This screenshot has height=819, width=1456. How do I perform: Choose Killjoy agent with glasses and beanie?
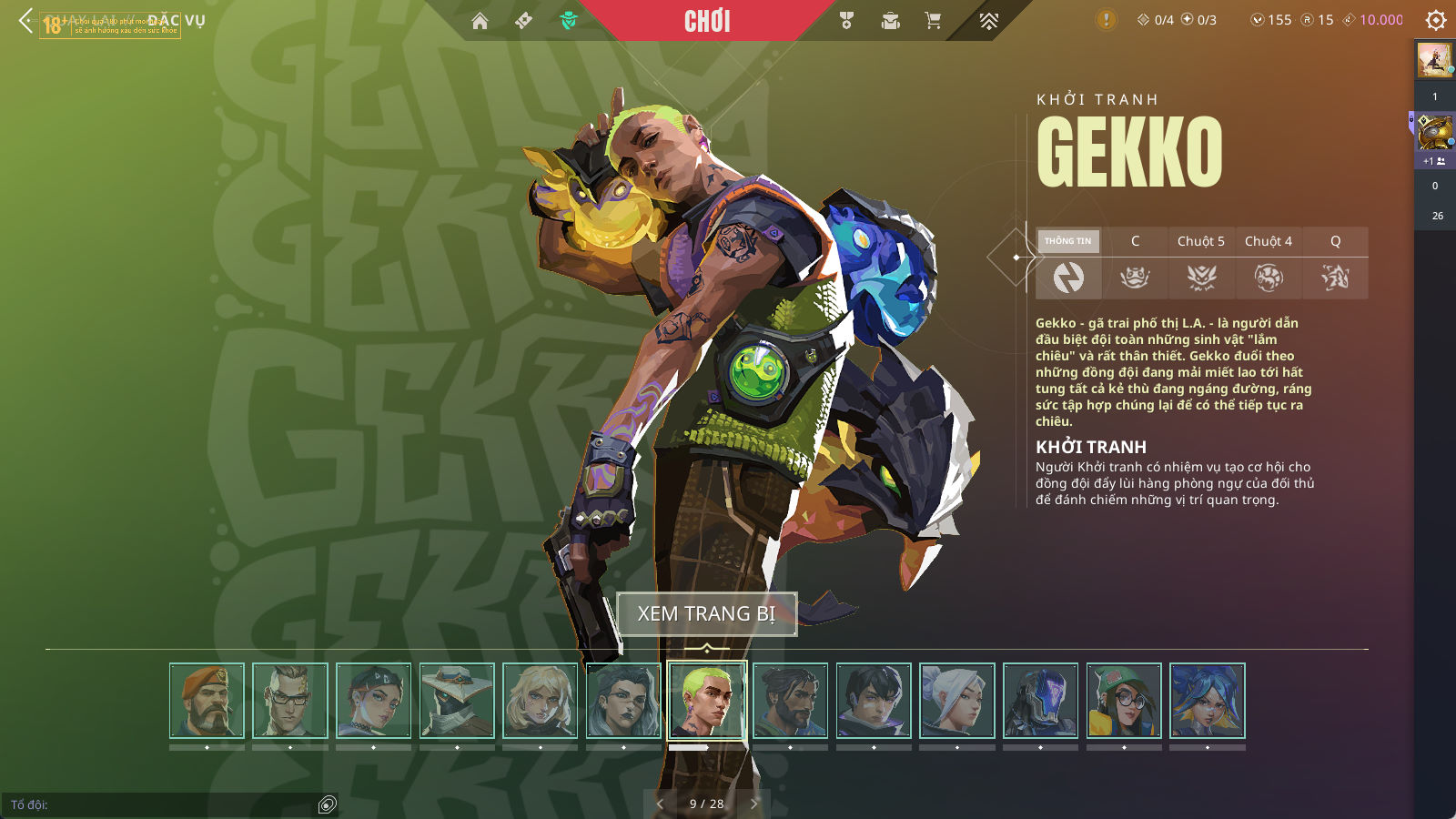pyautogui.click(x=1124, y=701)
